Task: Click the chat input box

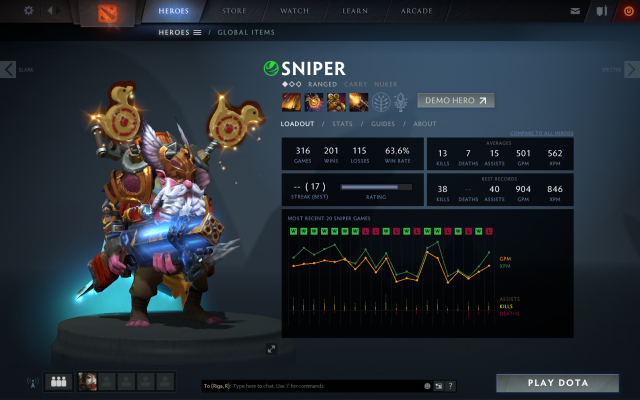Action: pyautogui.click(x=310, y=385)
